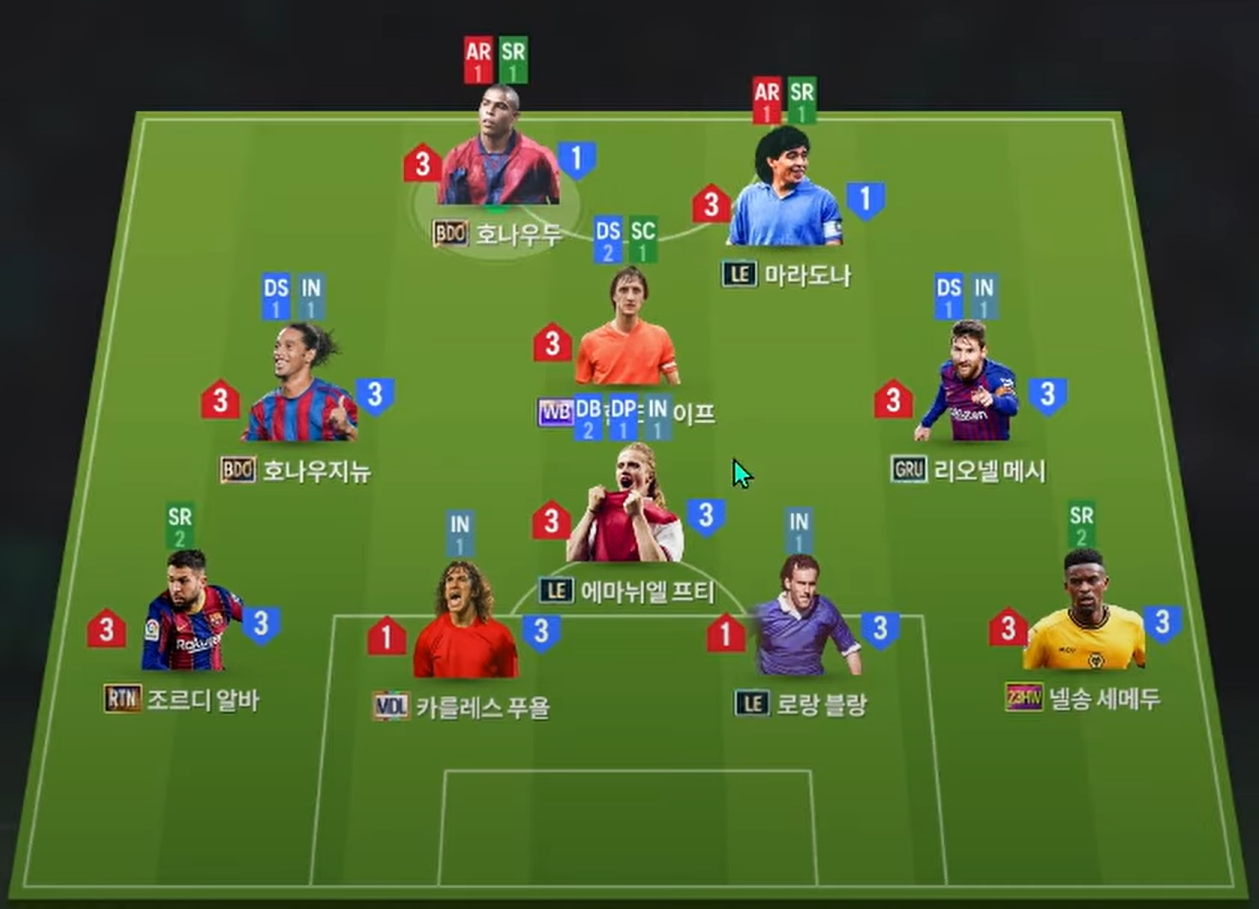This screenshot has width=1259, height=909.
Task: Choose midfielder 에마뉘엘 프티
Action: coord(625,510)
